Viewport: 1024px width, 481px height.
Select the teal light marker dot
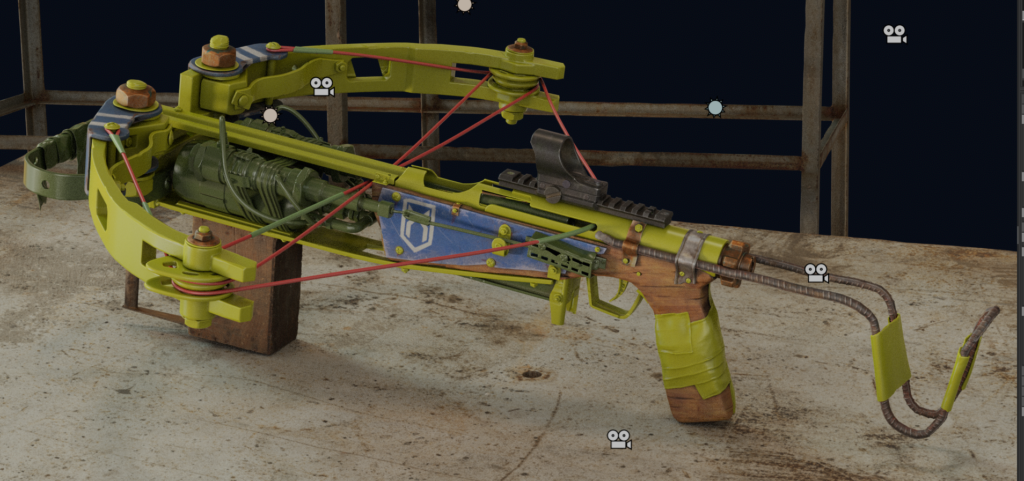(x=715, y=108)
